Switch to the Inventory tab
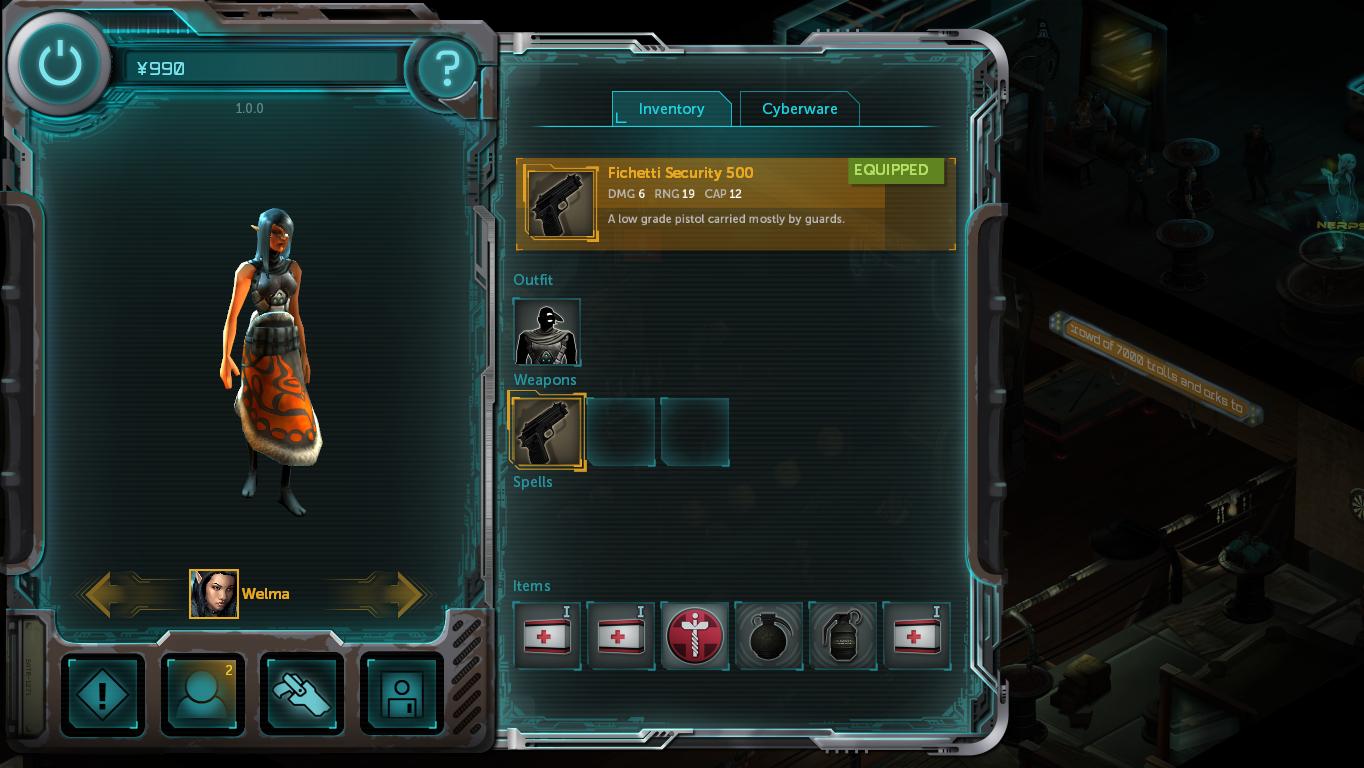The width and height of the screenshot is (1364, 768). 671,109
